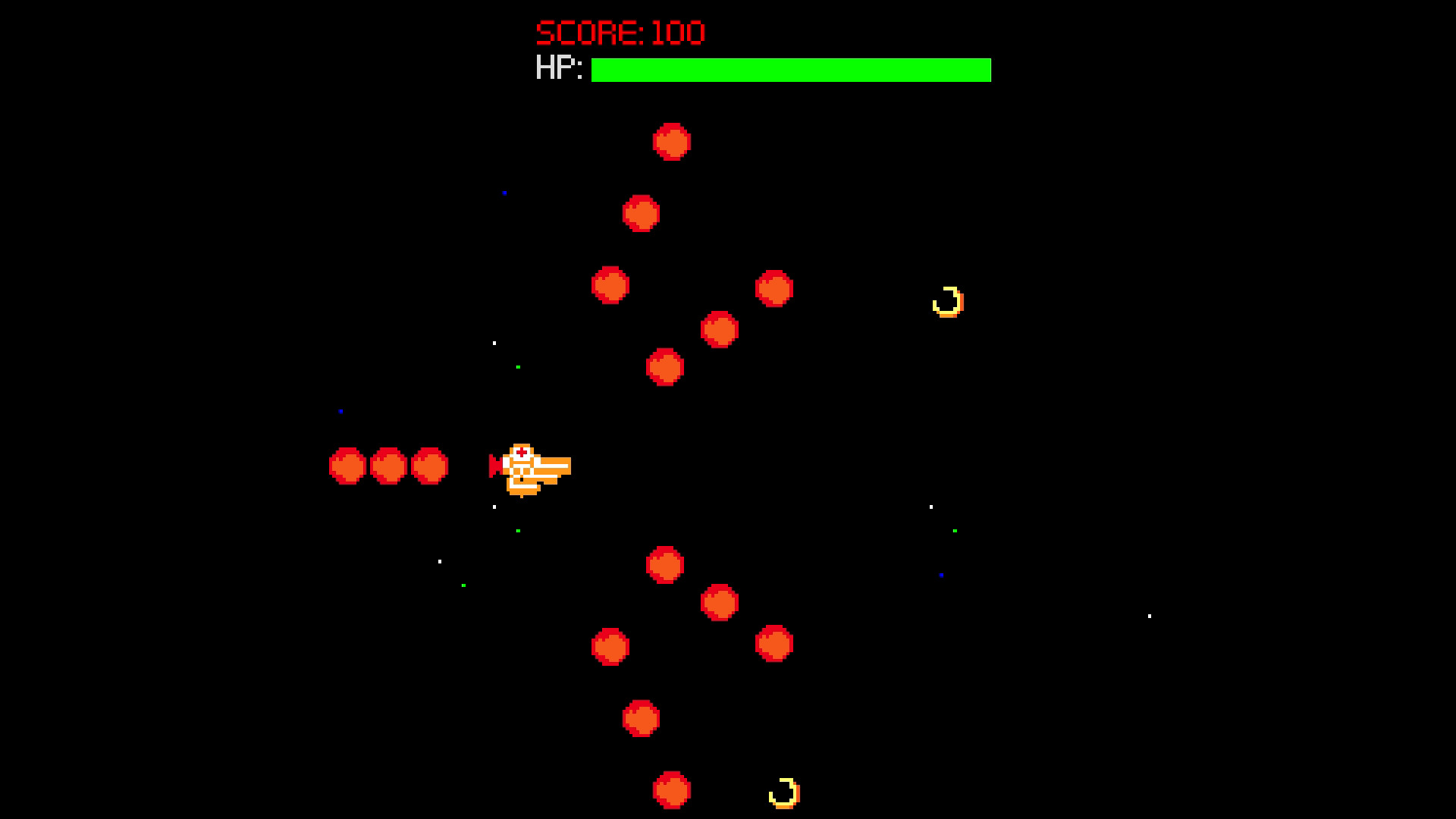Click the red orb directly below the score text
The image size is (1456, 819).
(671, 143)
